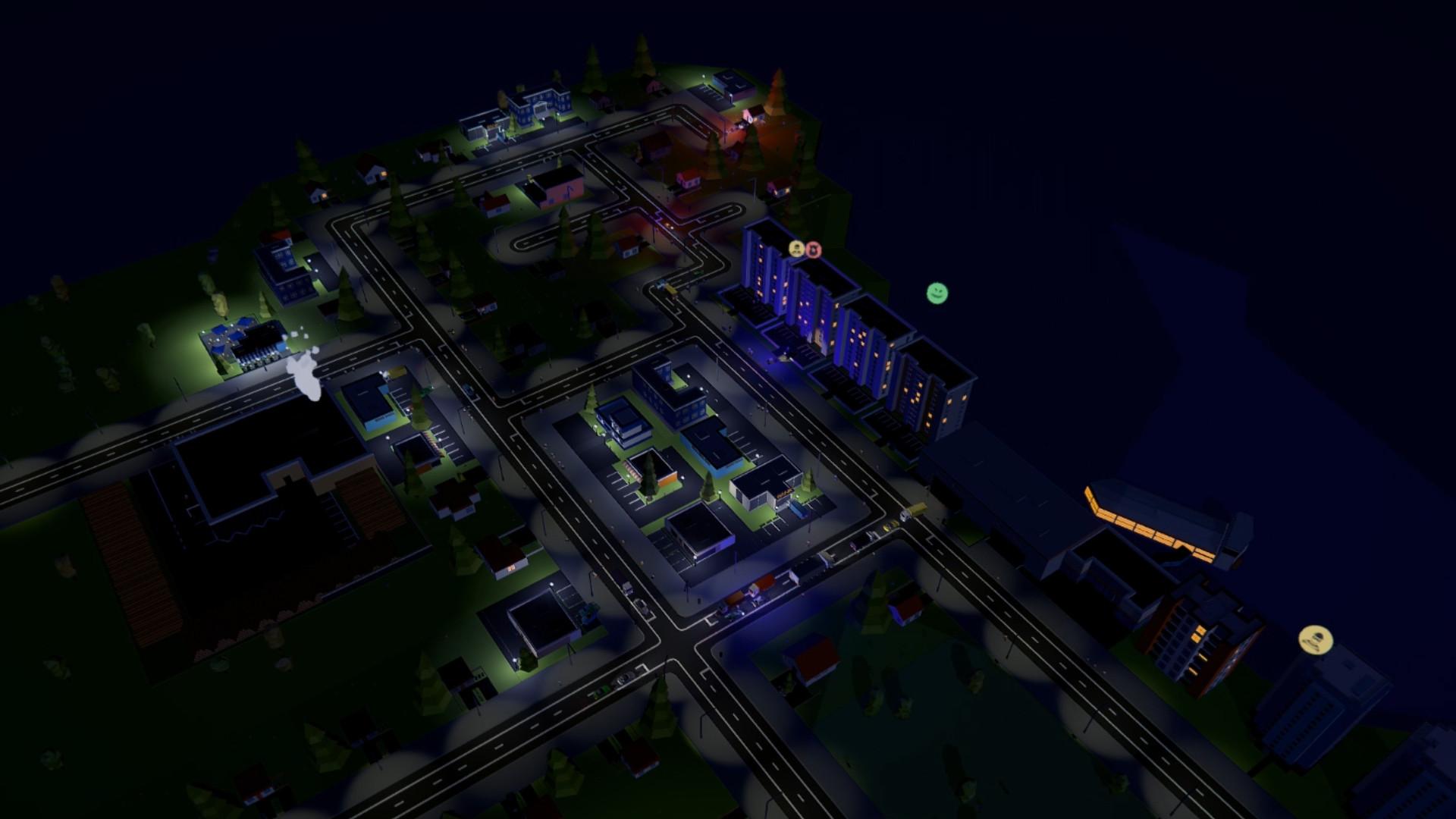Click the green smiley happiness indicator
The width and height of the screenshot is (1456, 819).
pos(937,293)
